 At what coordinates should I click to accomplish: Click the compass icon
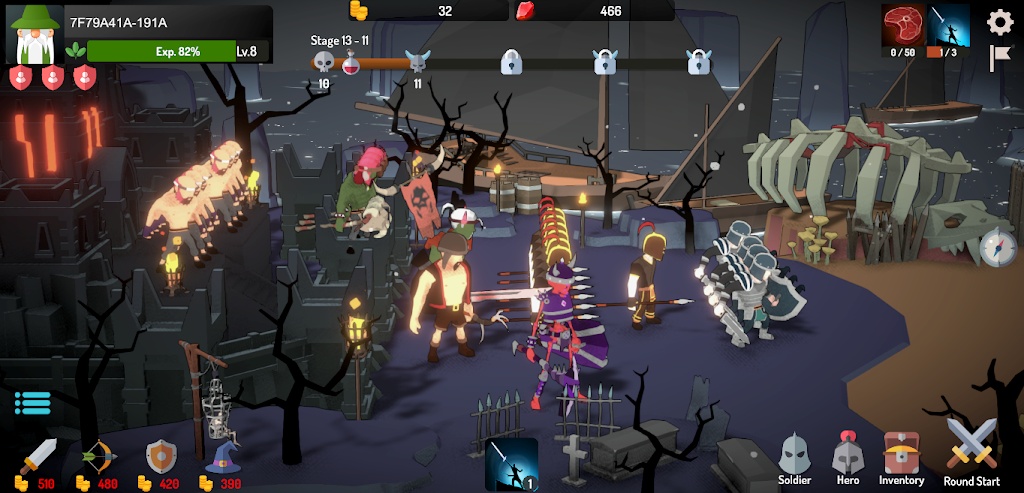(x=997, y=248)
